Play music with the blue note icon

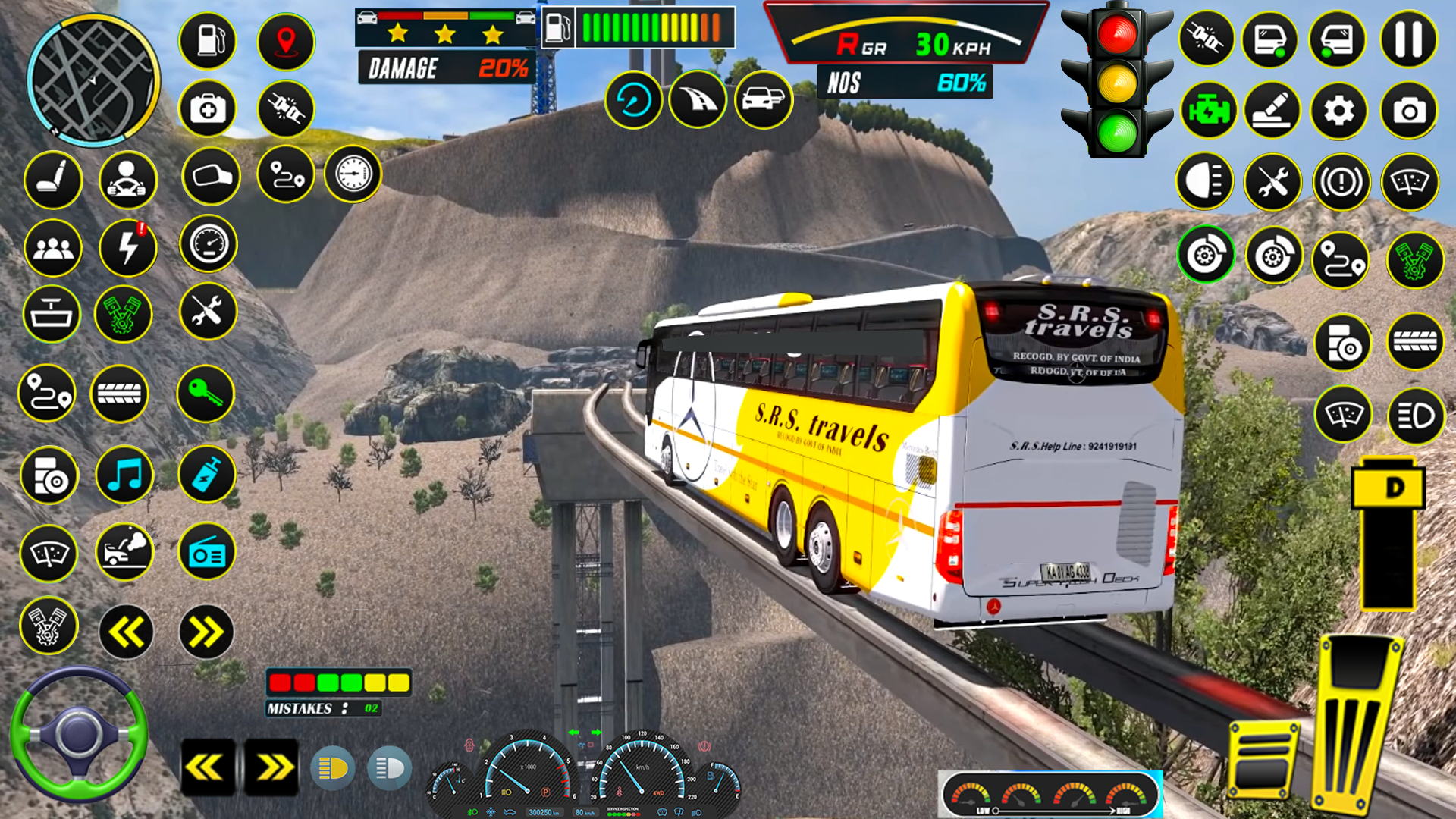[125, 475]
